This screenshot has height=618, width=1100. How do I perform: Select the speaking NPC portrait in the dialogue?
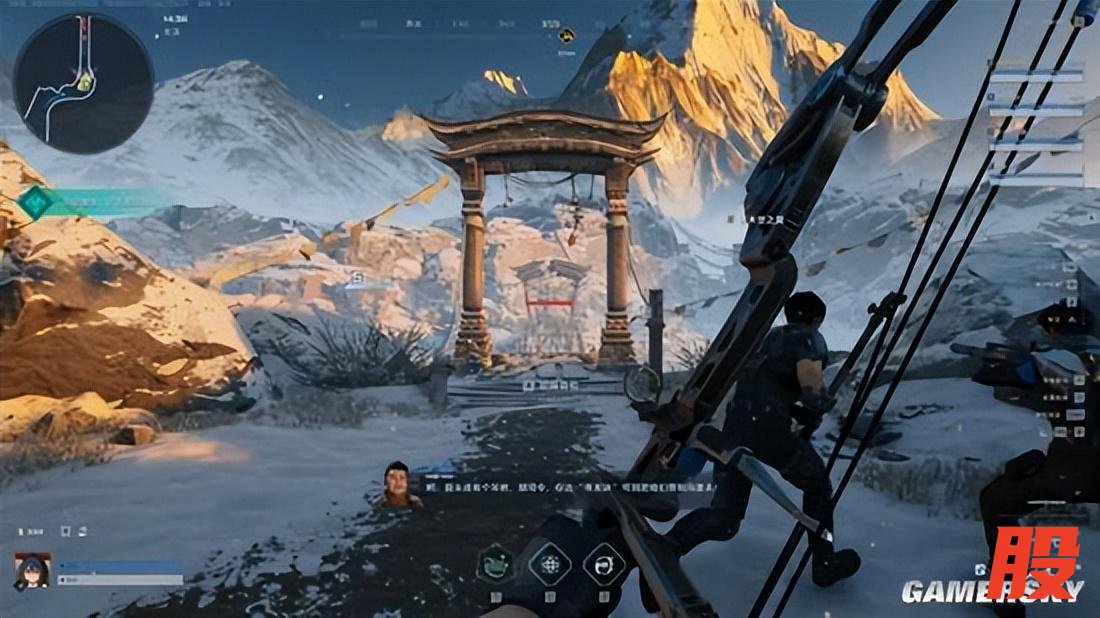(398, 484)
